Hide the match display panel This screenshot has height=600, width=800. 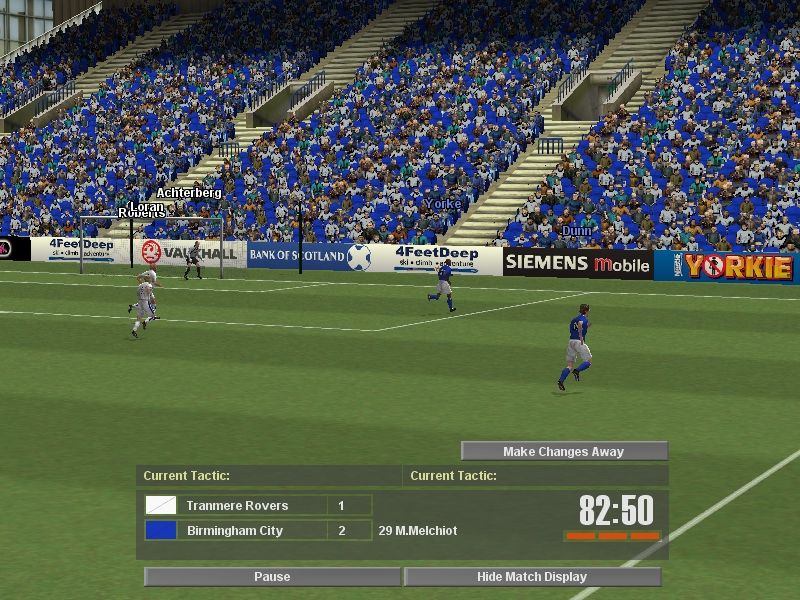(x=532, y=577)
